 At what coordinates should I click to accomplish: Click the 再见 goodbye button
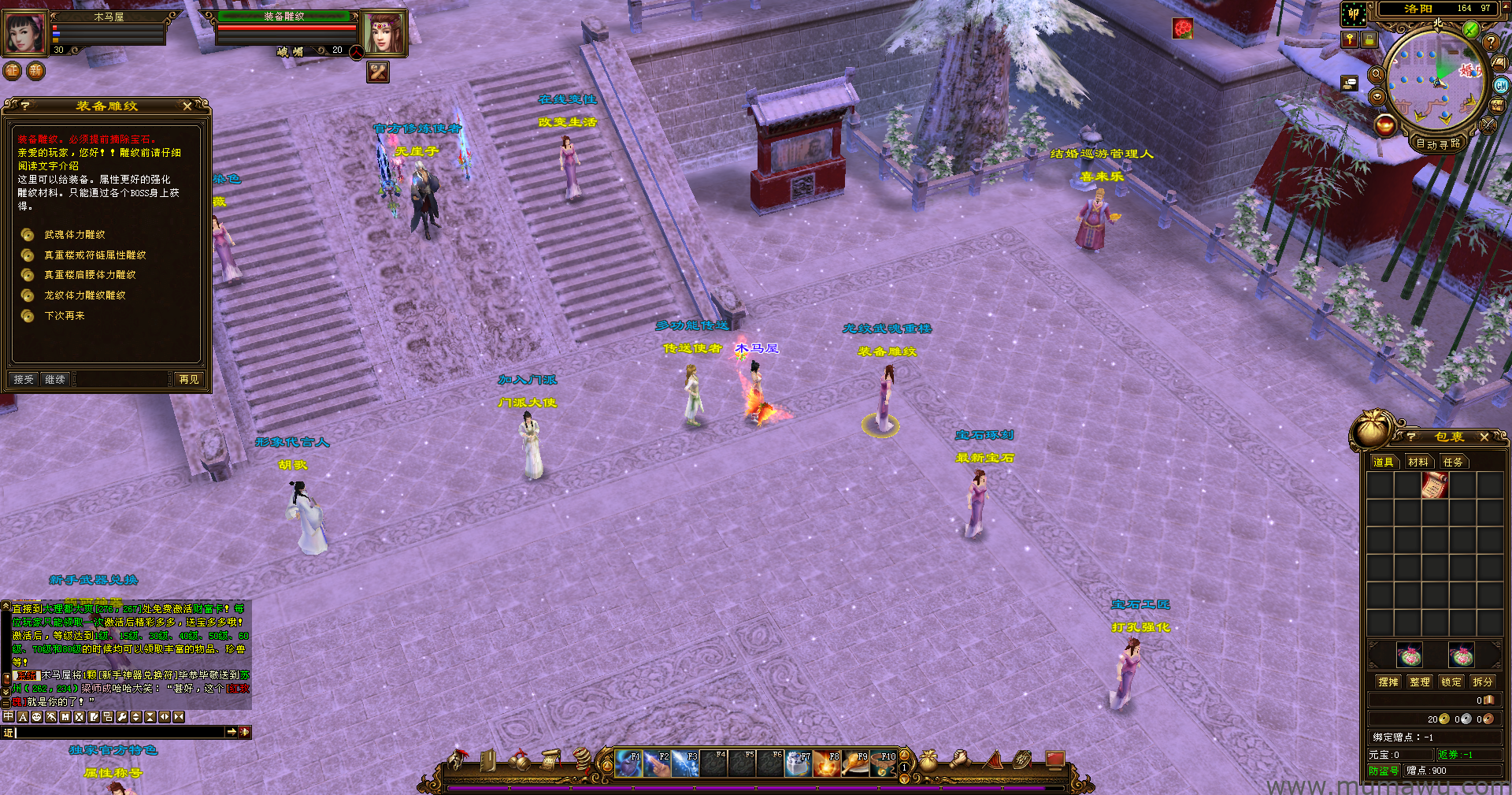click(x=189, y=380)
